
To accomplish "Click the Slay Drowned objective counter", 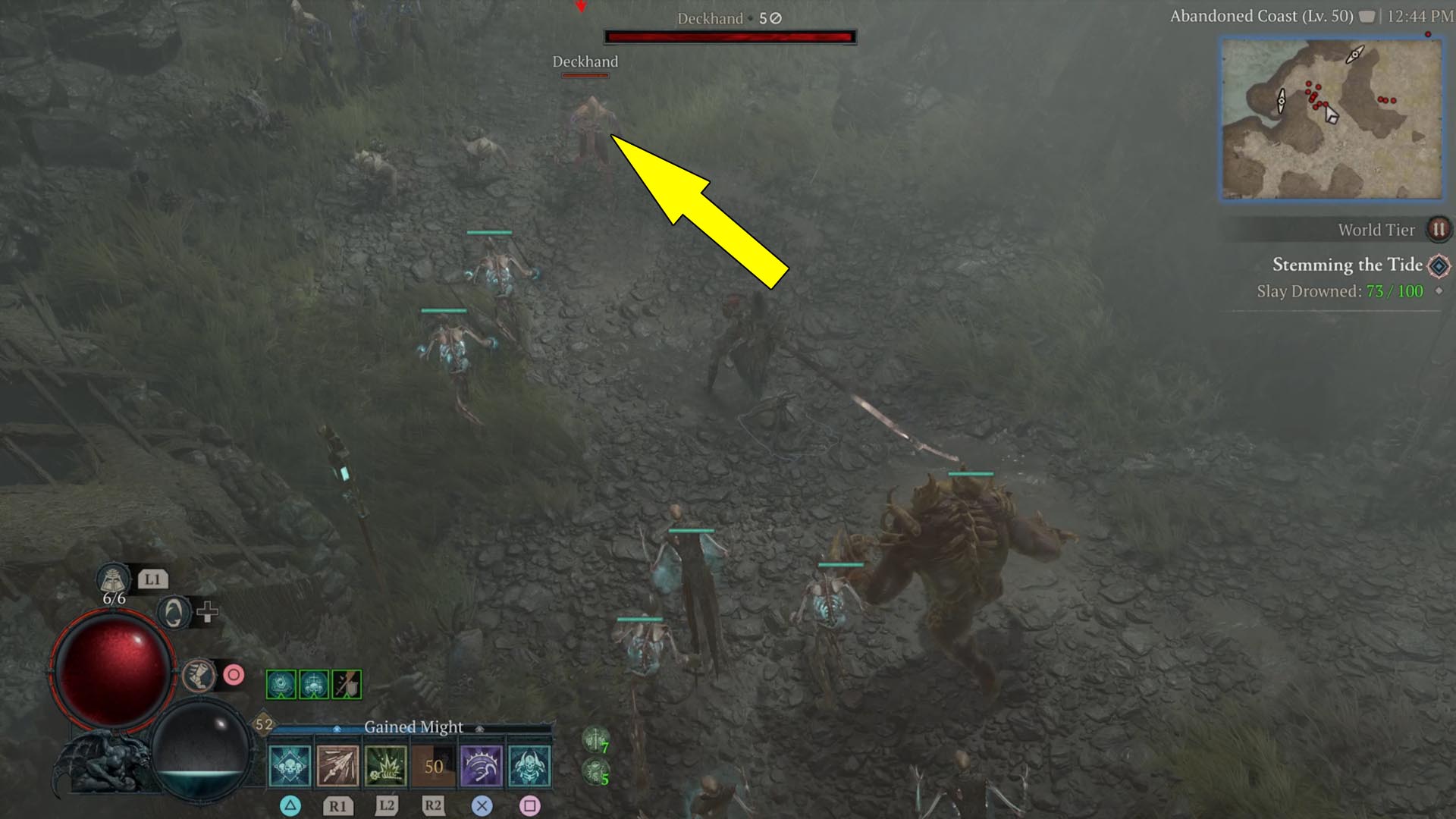I will (1342, 290).
